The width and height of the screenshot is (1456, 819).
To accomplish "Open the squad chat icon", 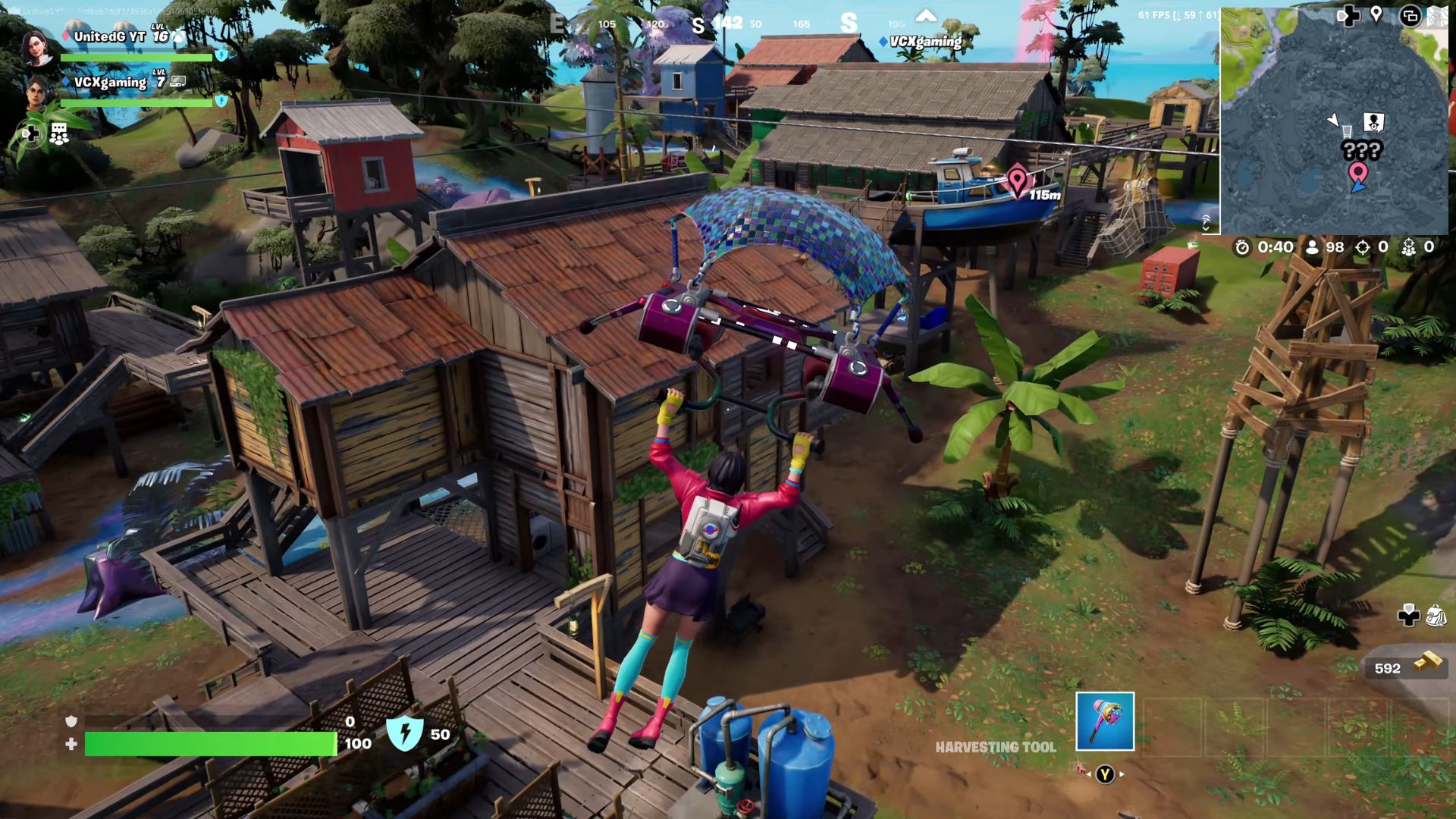I will (x=59, y=134).
